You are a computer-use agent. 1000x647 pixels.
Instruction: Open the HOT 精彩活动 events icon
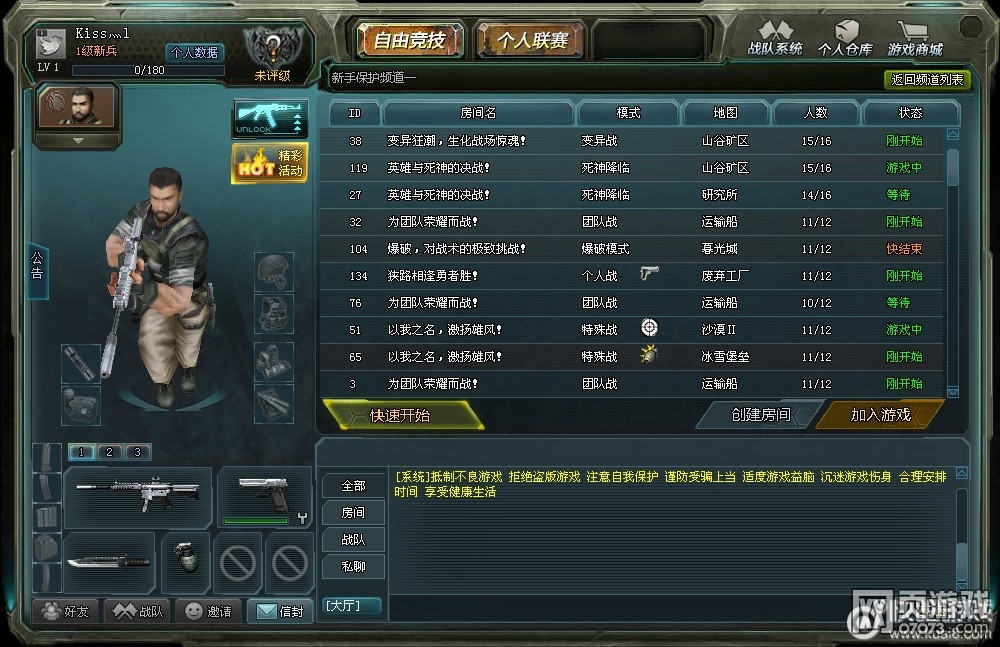tap(270, 164)
